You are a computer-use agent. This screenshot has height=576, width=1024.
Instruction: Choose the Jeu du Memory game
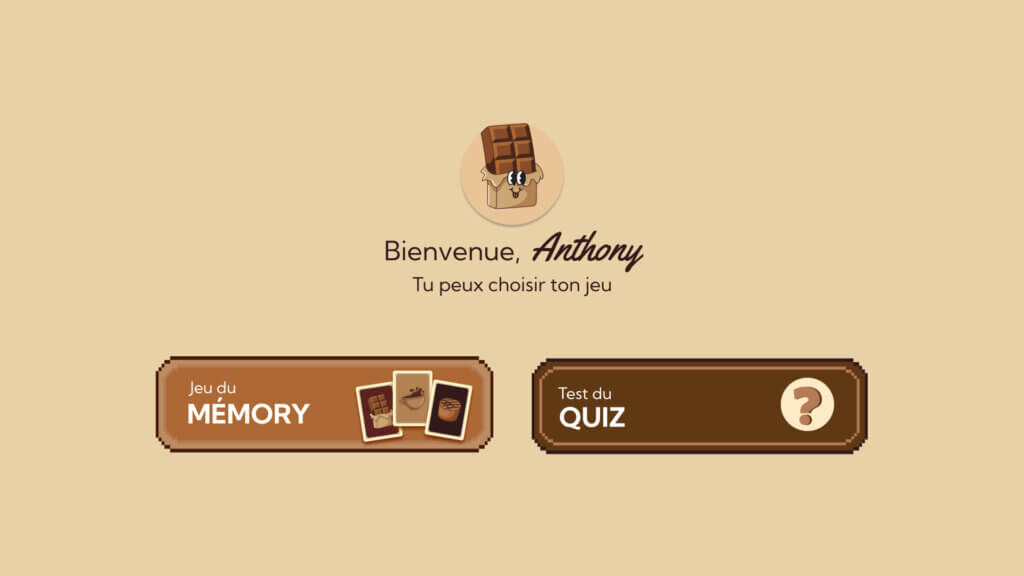324,404
